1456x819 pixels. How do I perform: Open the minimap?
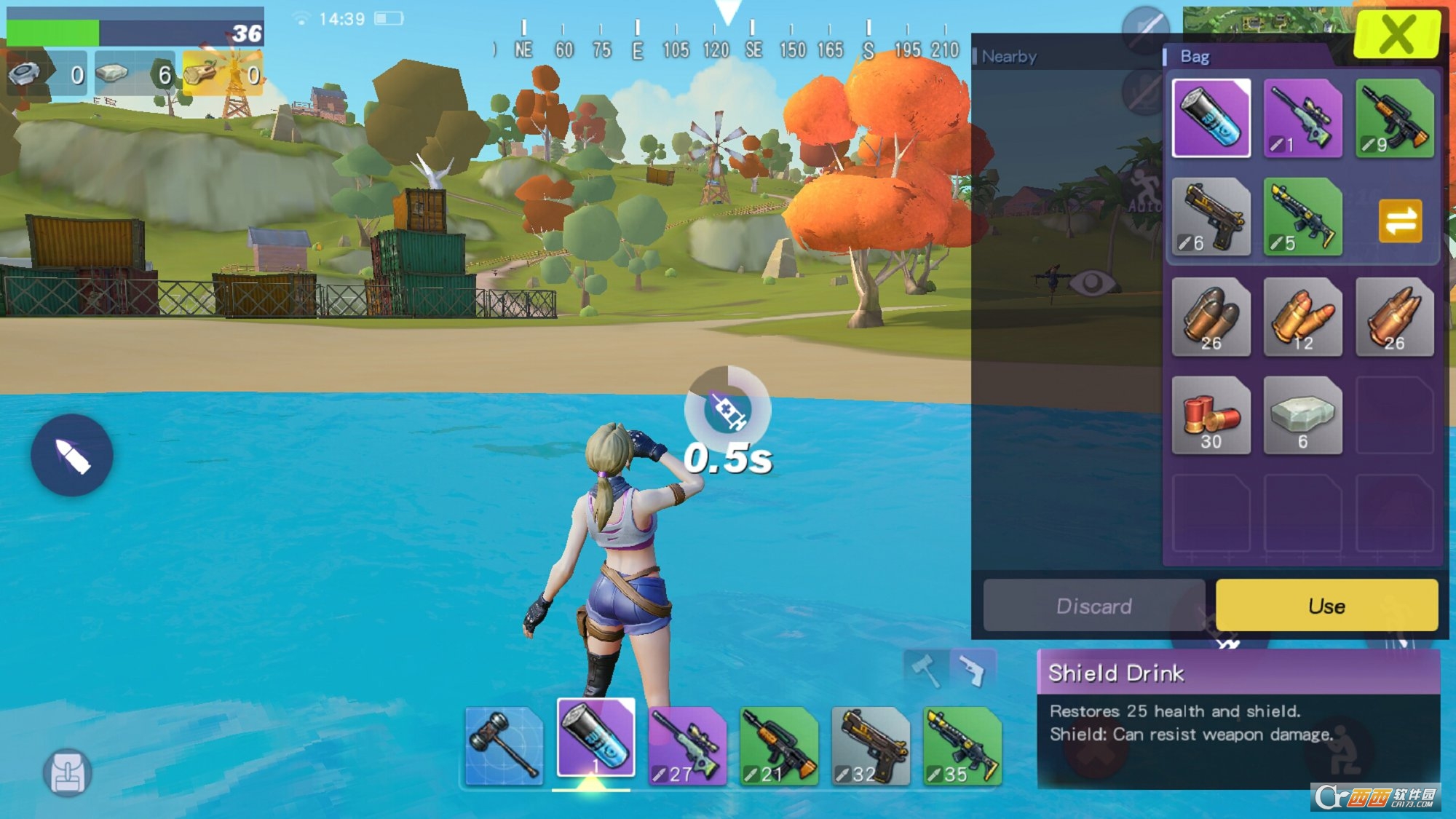(x=1267, y=22)
